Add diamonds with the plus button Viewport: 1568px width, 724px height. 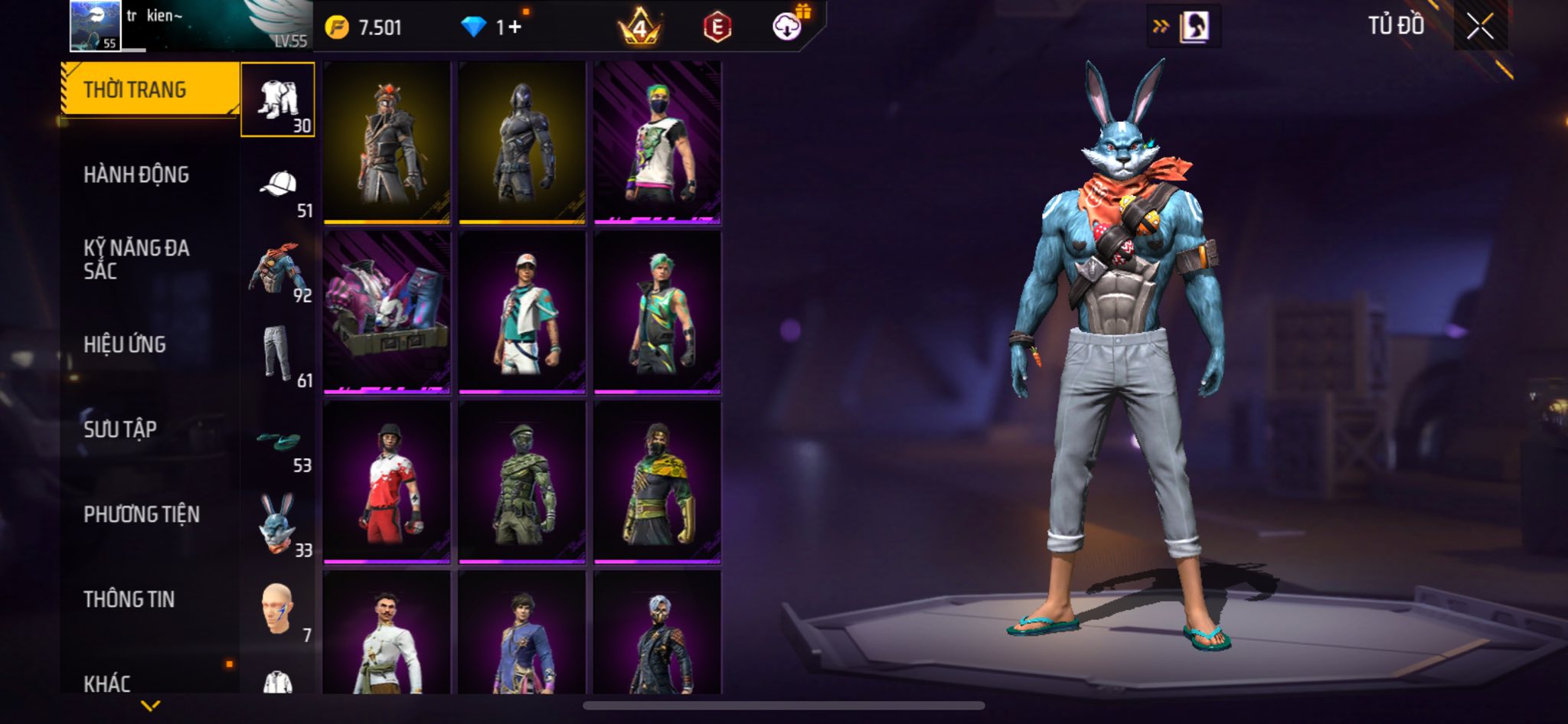click(x=514, y=28)
